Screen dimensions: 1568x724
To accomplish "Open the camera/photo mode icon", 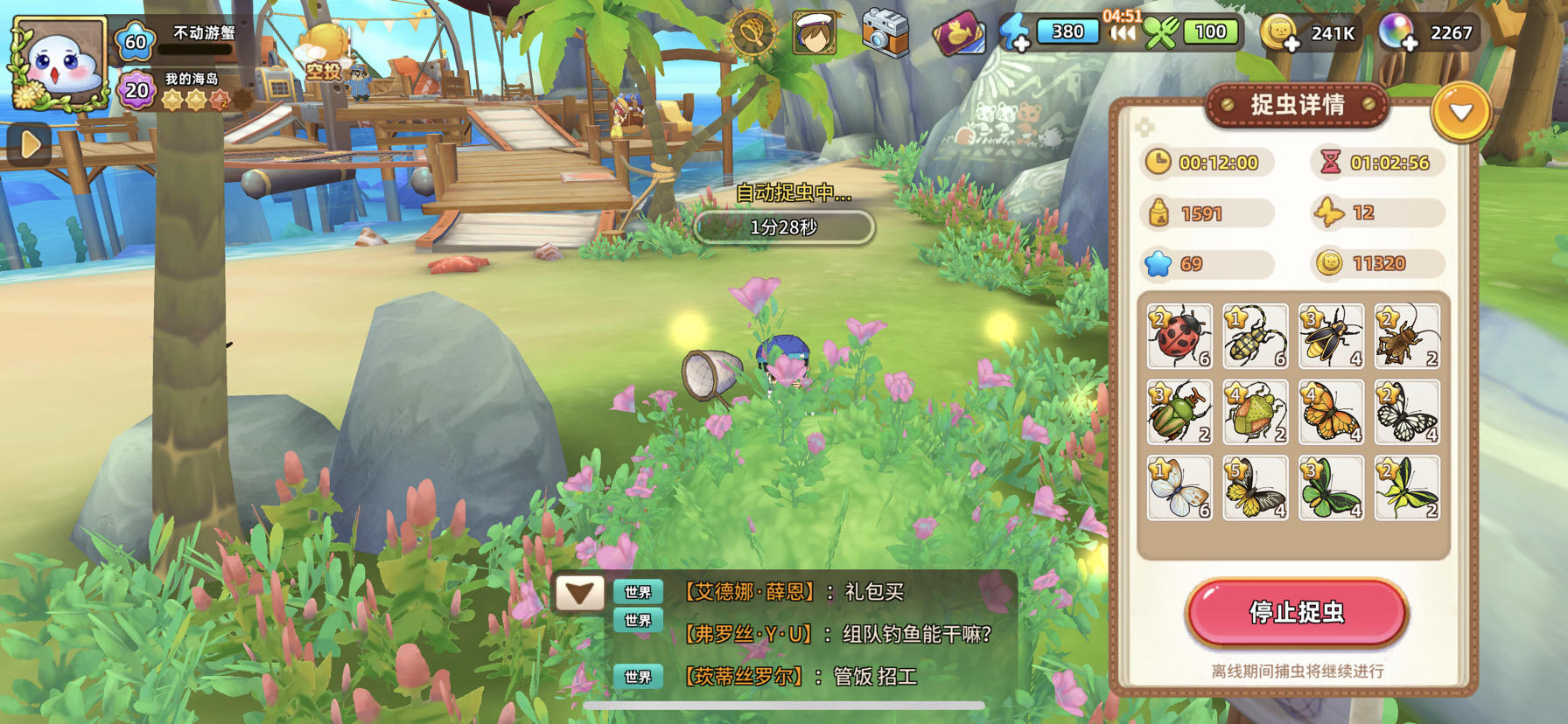I will pyautogui.click(x=885, y=31).
